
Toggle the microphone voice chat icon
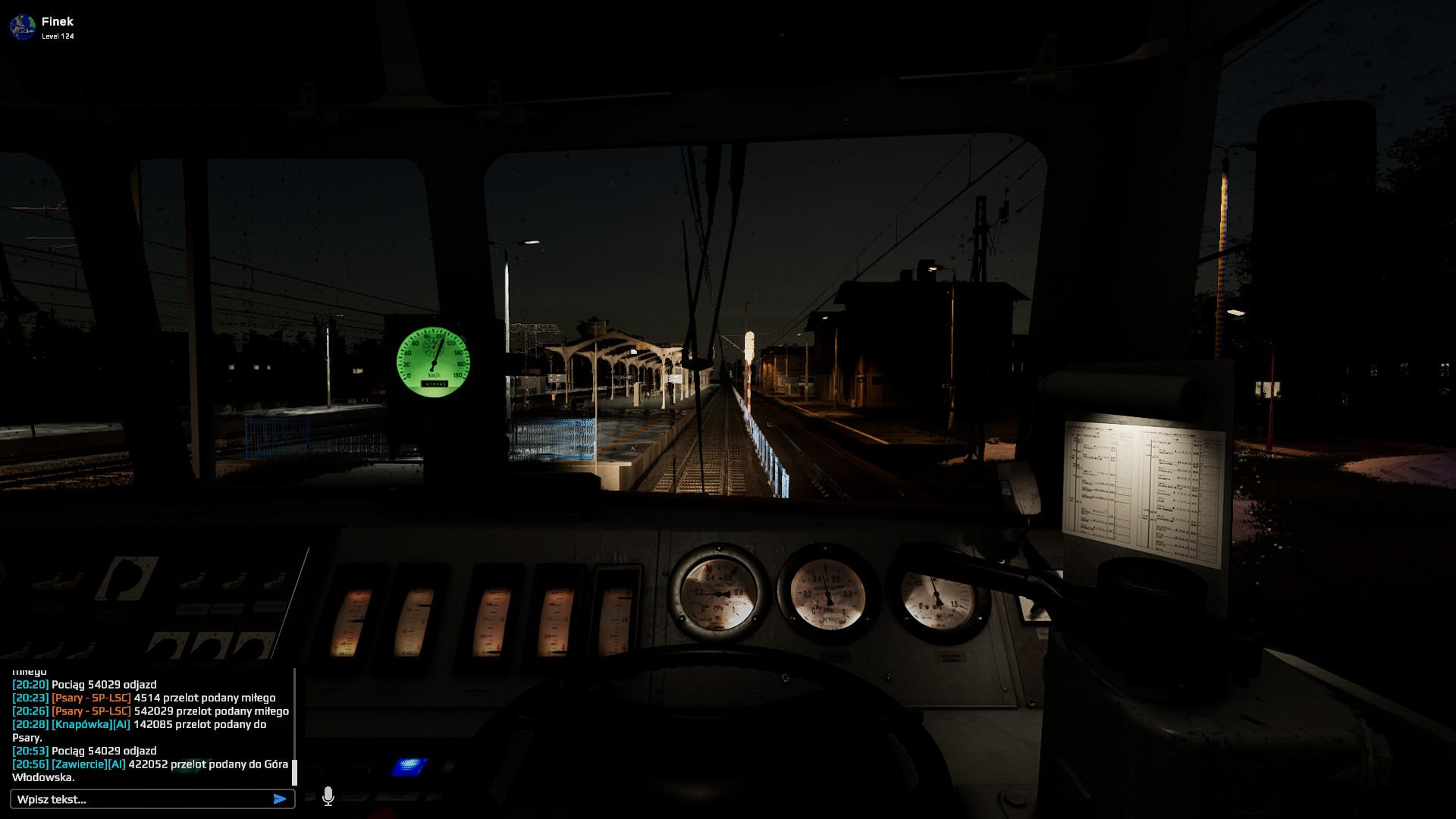[328, 796]
